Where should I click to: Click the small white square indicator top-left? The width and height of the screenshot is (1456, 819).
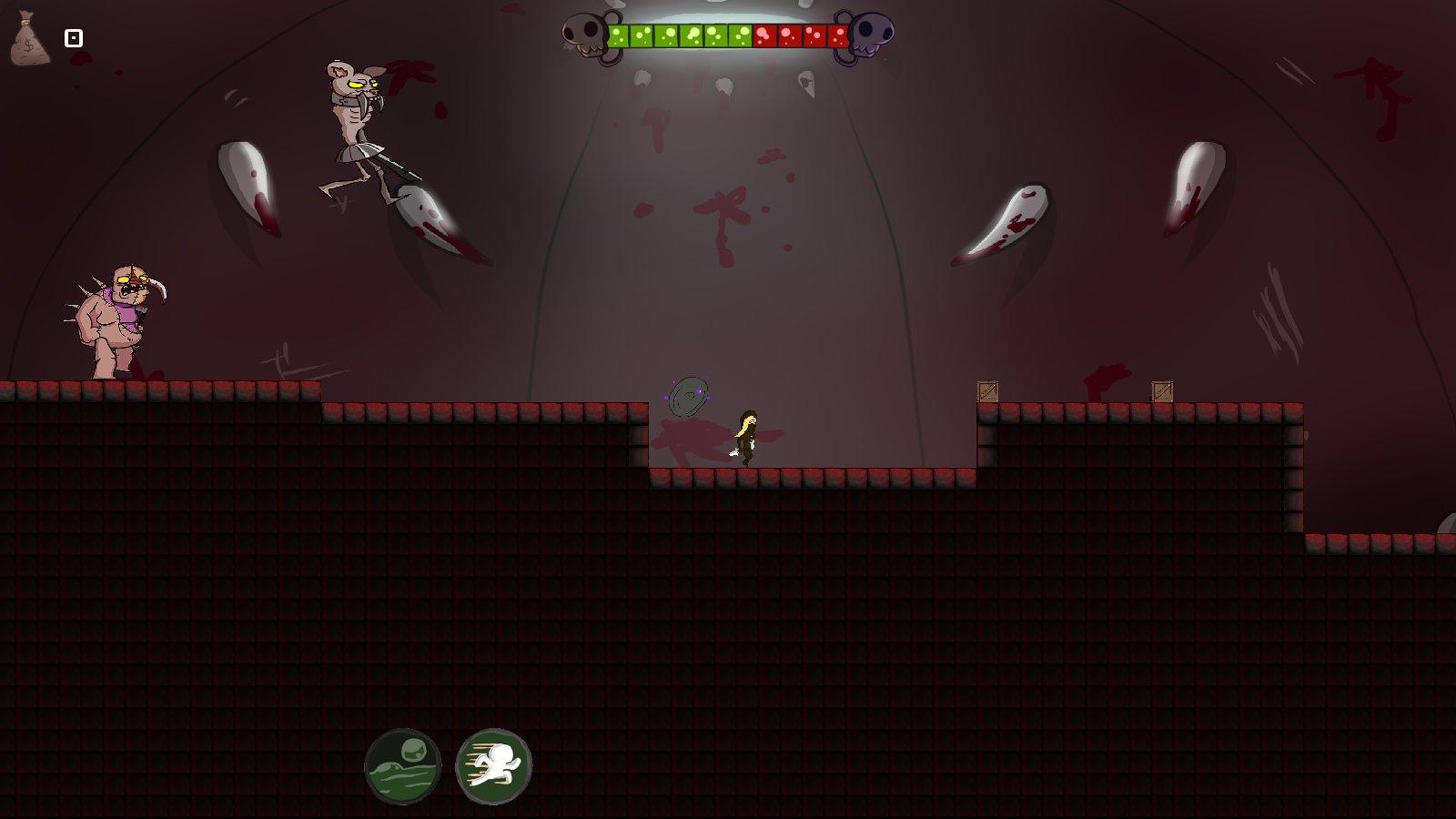click(x=73, y=38)
